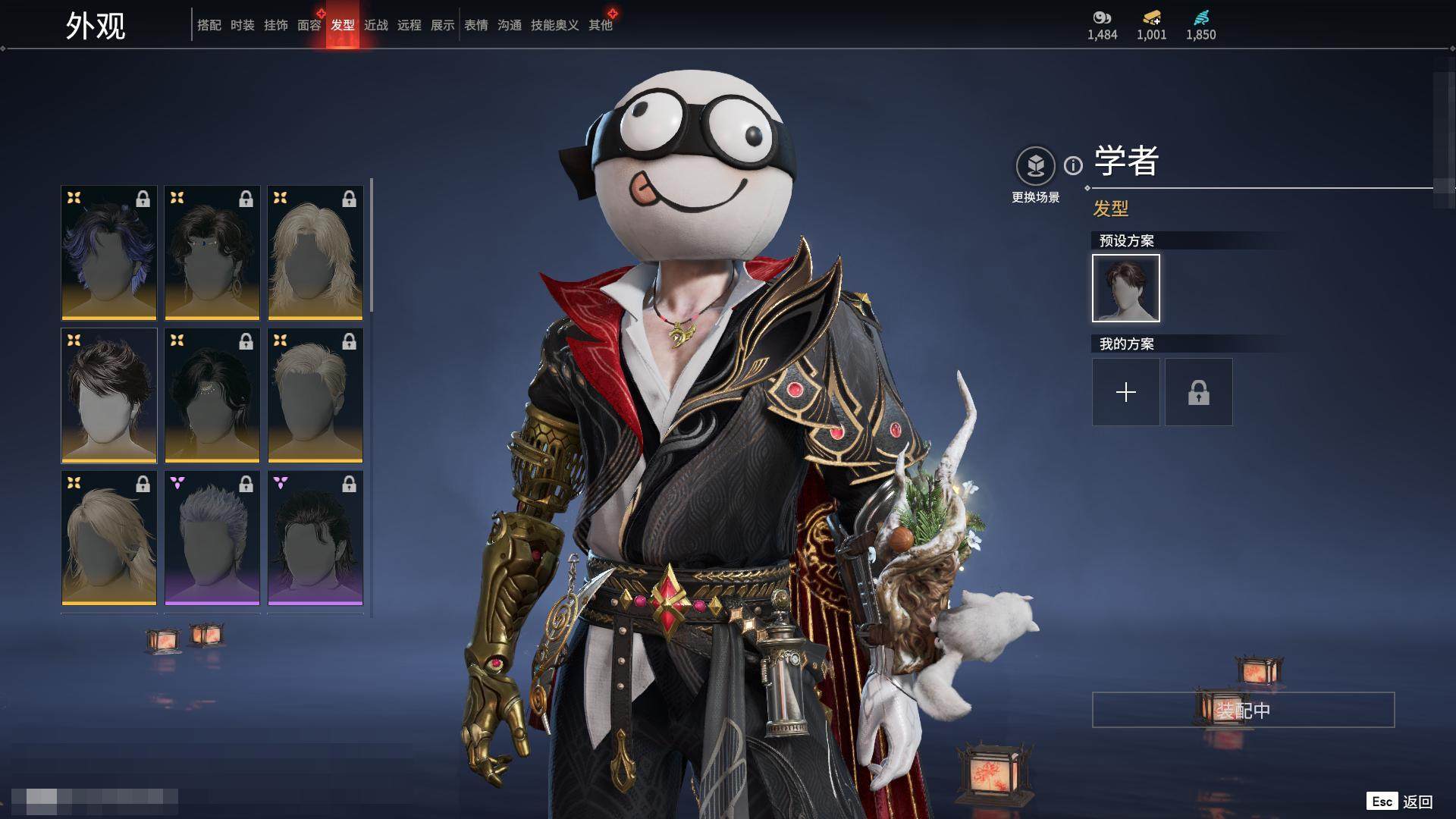
Task: Select the 挂饰 tab
Action: coord(275,25)
